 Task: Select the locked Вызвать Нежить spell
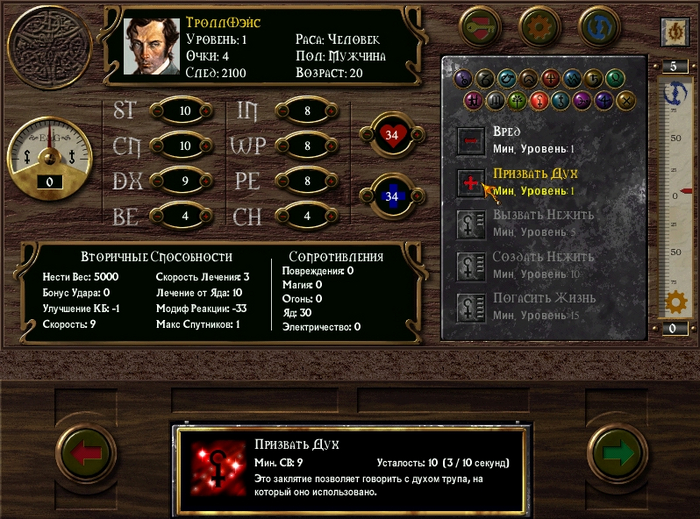click(x=471, y=223)
